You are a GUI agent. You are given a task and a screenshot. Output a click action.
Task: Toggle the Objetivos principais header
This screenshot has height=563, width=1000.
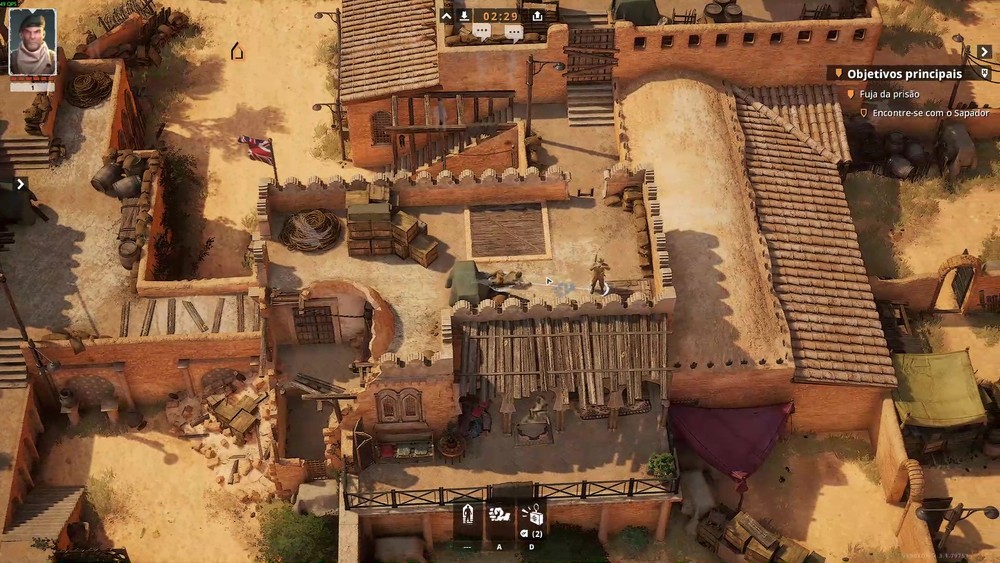904,74
